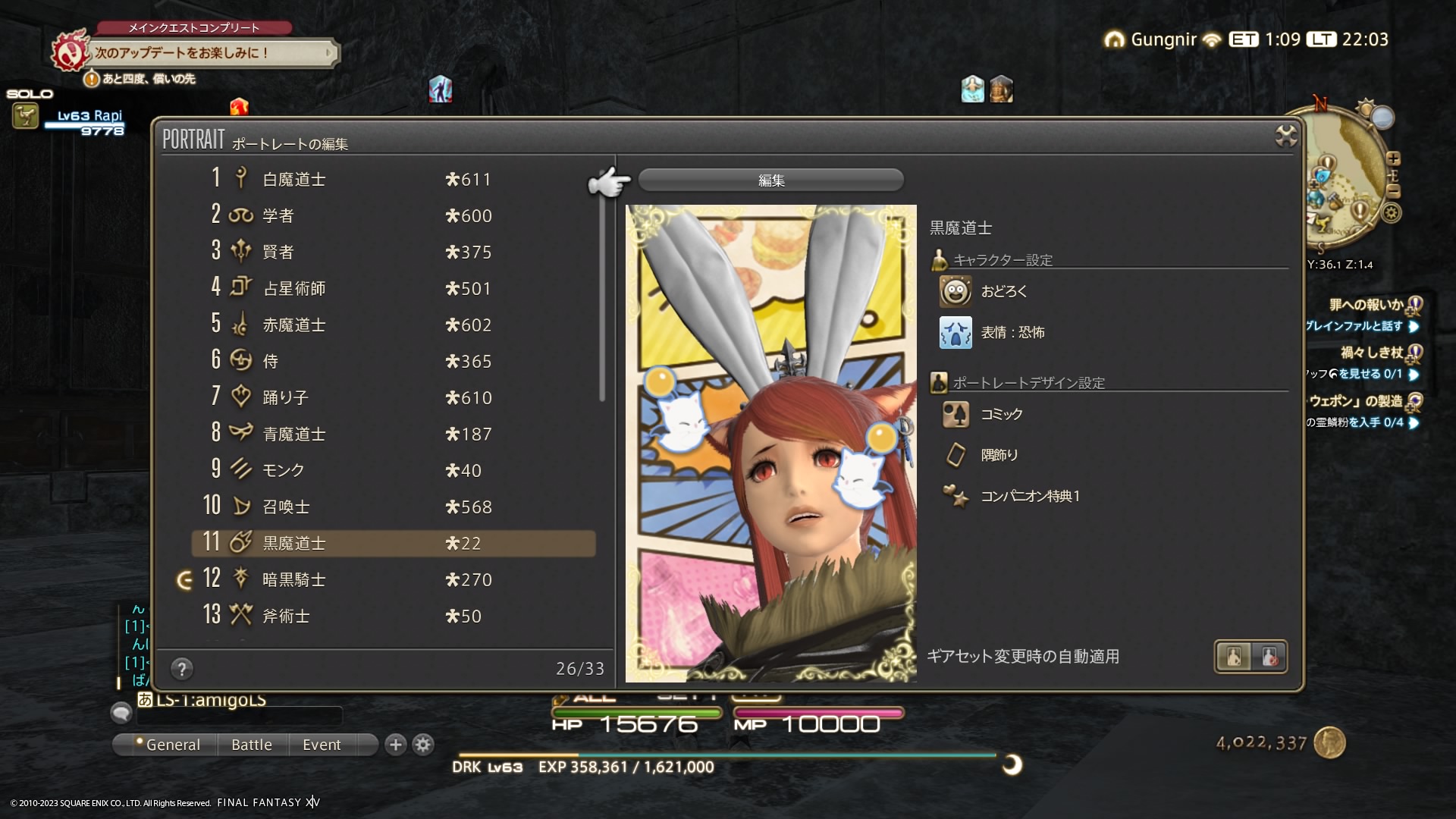Open the help question mark button

point(182,669)
